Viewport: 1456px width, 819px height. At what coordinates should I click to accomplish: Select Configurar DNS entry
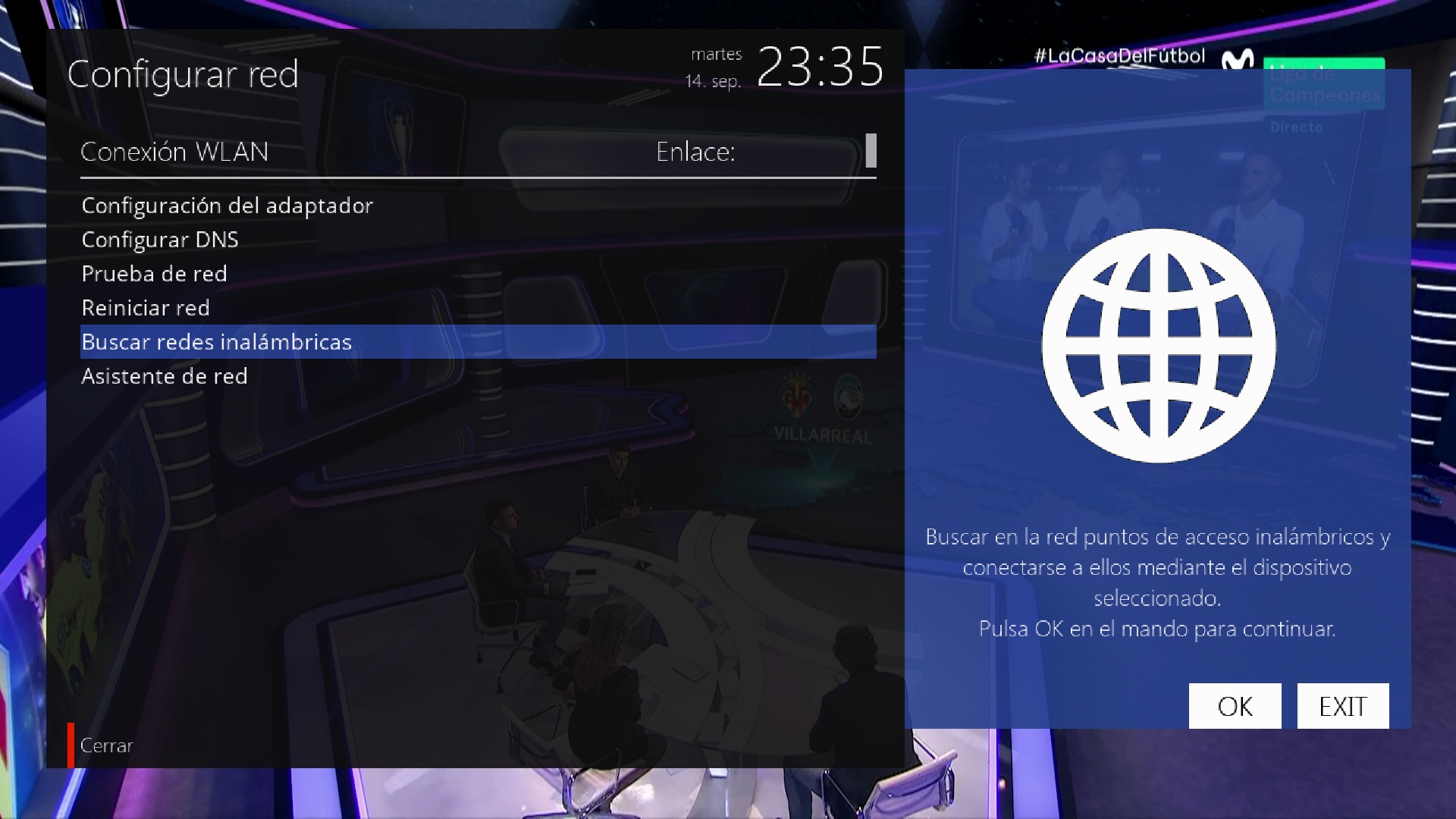pyautogui.click(x=160, y=240)
